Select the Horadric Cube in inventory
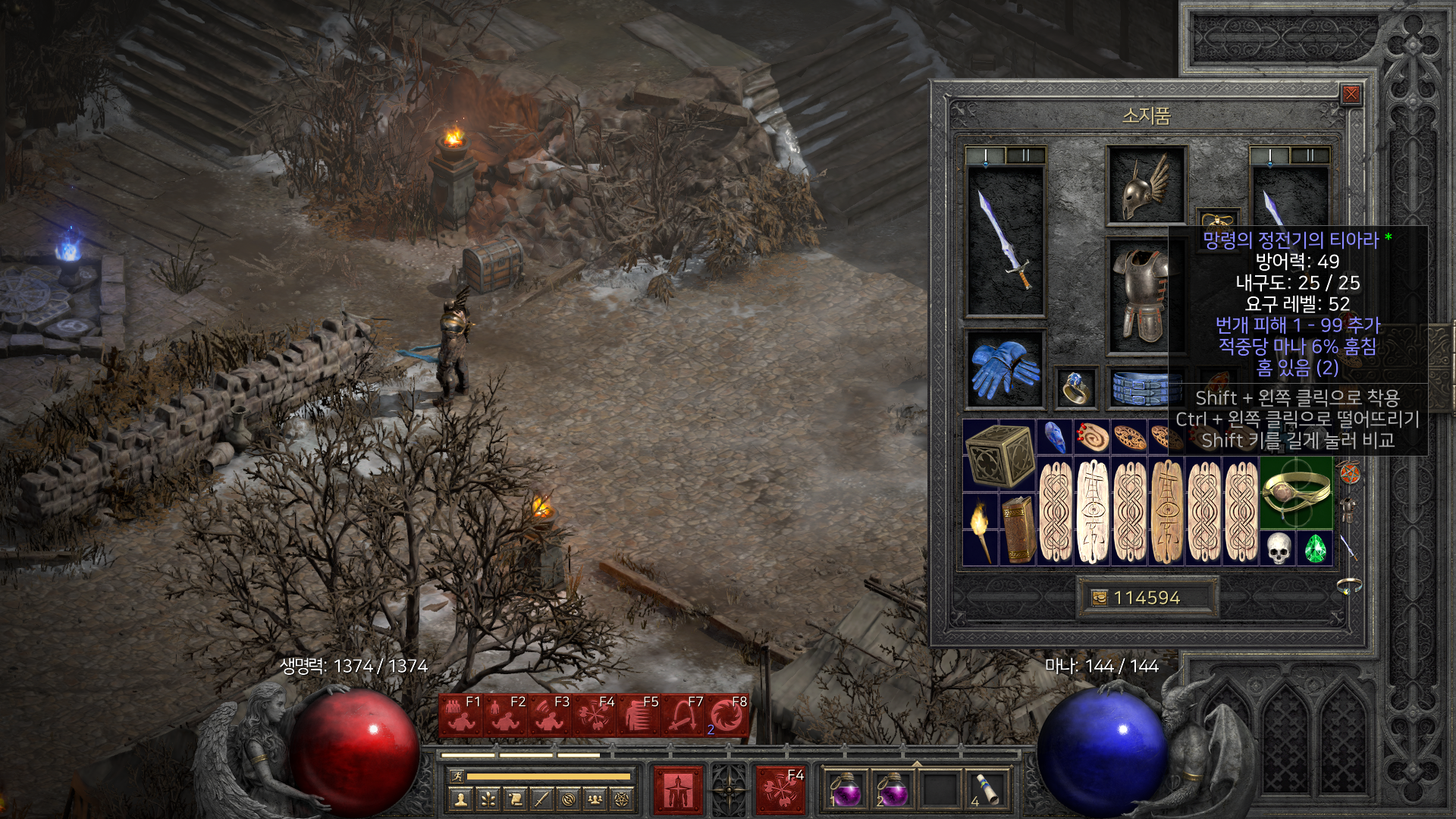 click(x=999, y=455)
